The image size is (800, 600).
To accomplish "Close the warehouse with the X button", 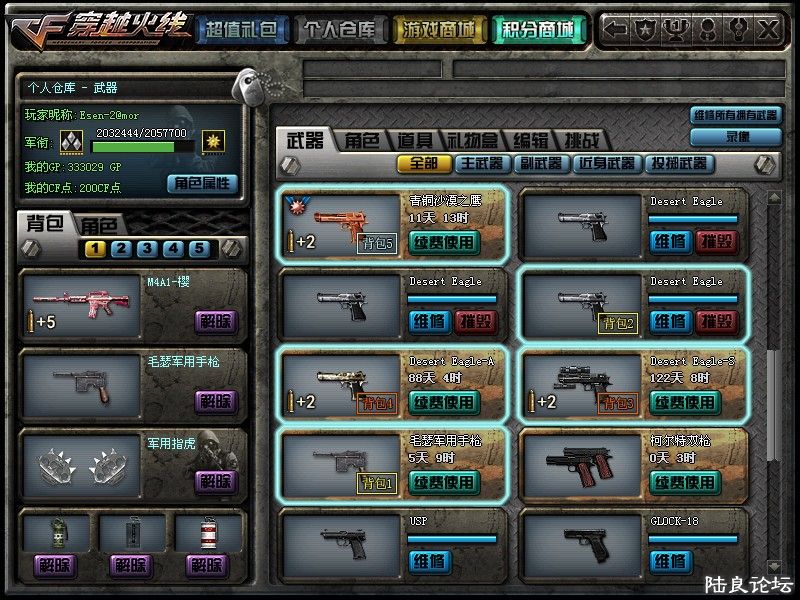I will point(769,30).
